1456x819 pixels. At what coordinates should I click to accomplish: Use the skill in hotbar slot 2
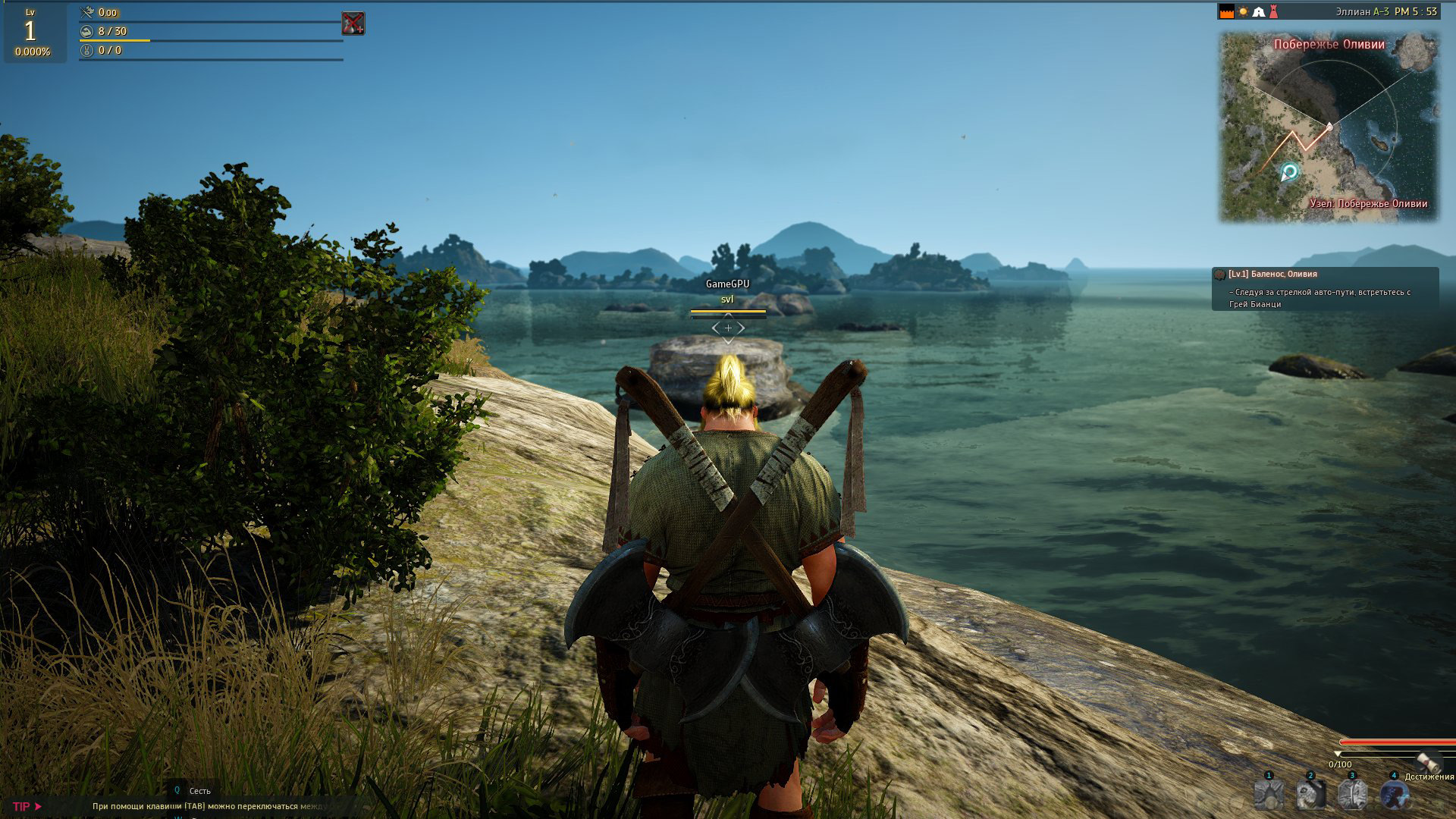[x=1310, y=795]
